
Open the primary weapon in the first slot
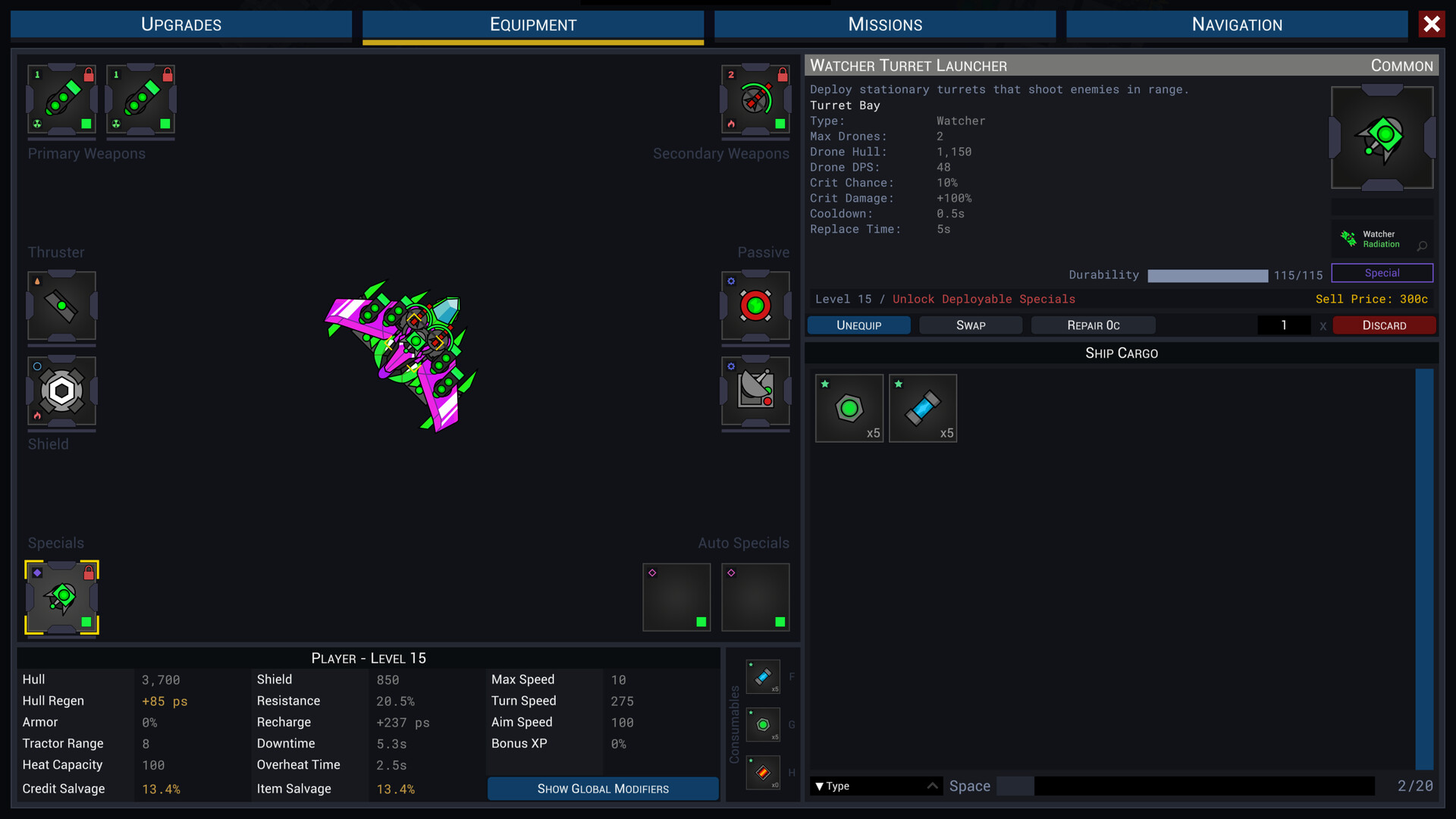point(61,101)
